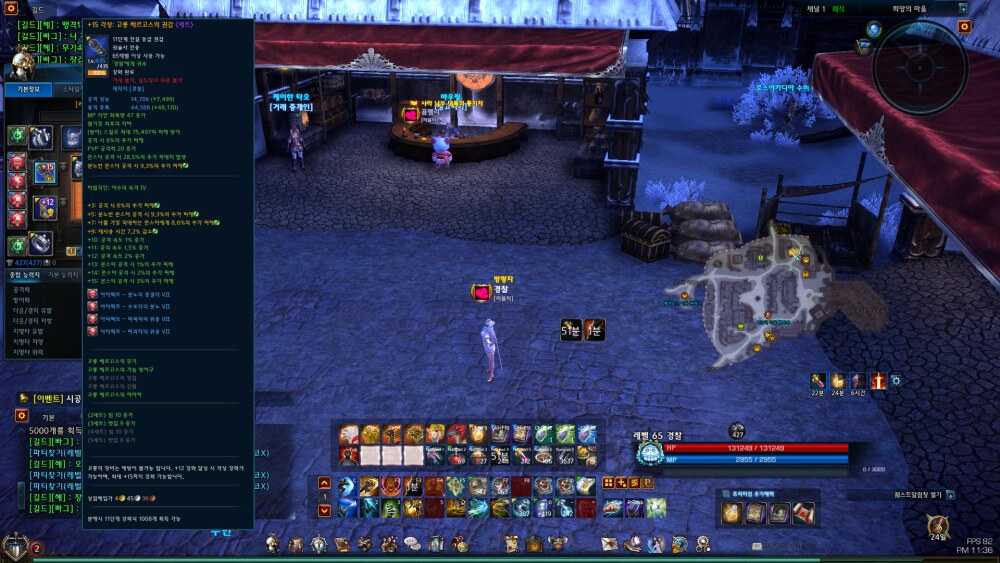Click the red scroll premium benefit icon
The height and width of the screenshot is (563, 1000).
point(803,513)
